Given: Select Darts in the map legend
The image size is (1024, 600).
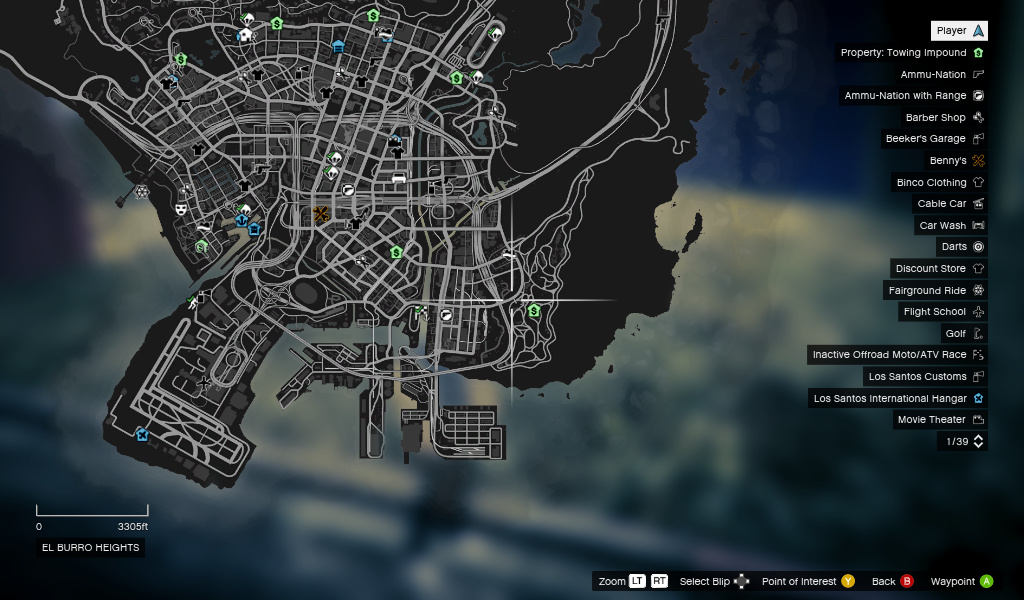Looking at the screenshot, I should (961, 247).
